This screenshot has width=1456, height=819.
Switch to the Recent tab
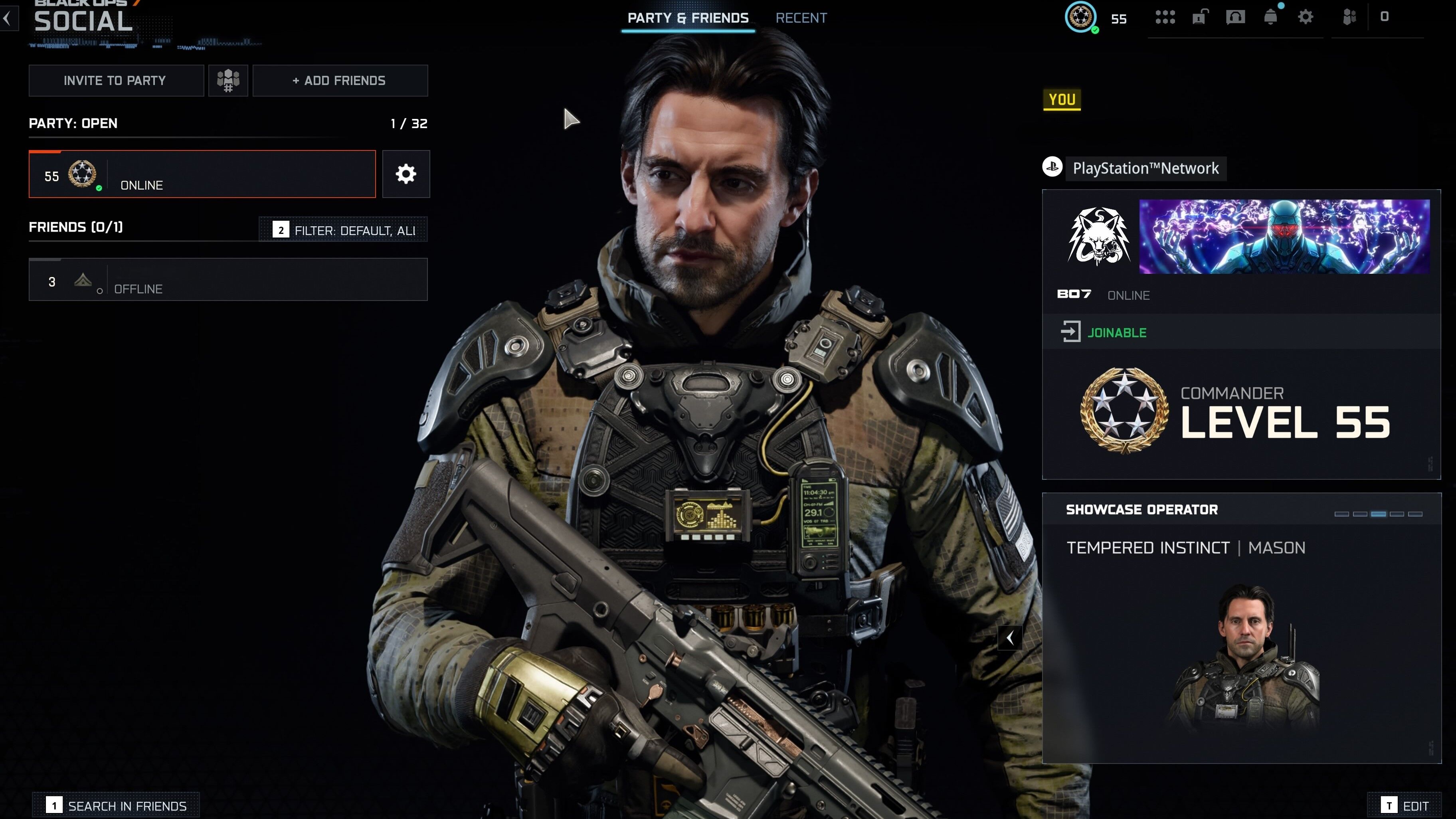(x=801, y=18)
